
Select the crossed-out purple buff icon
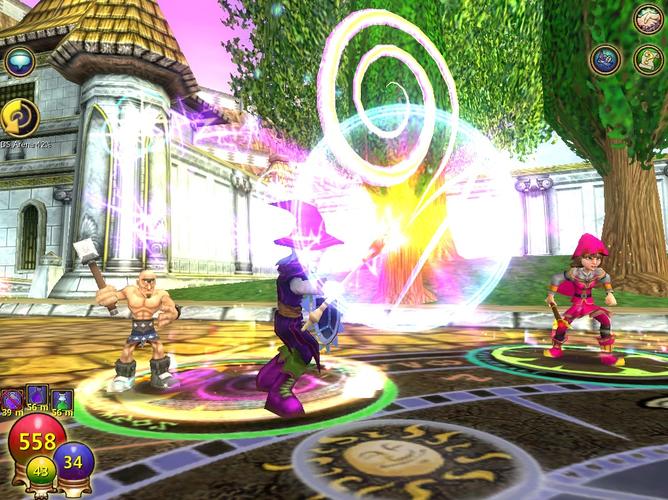13,402
